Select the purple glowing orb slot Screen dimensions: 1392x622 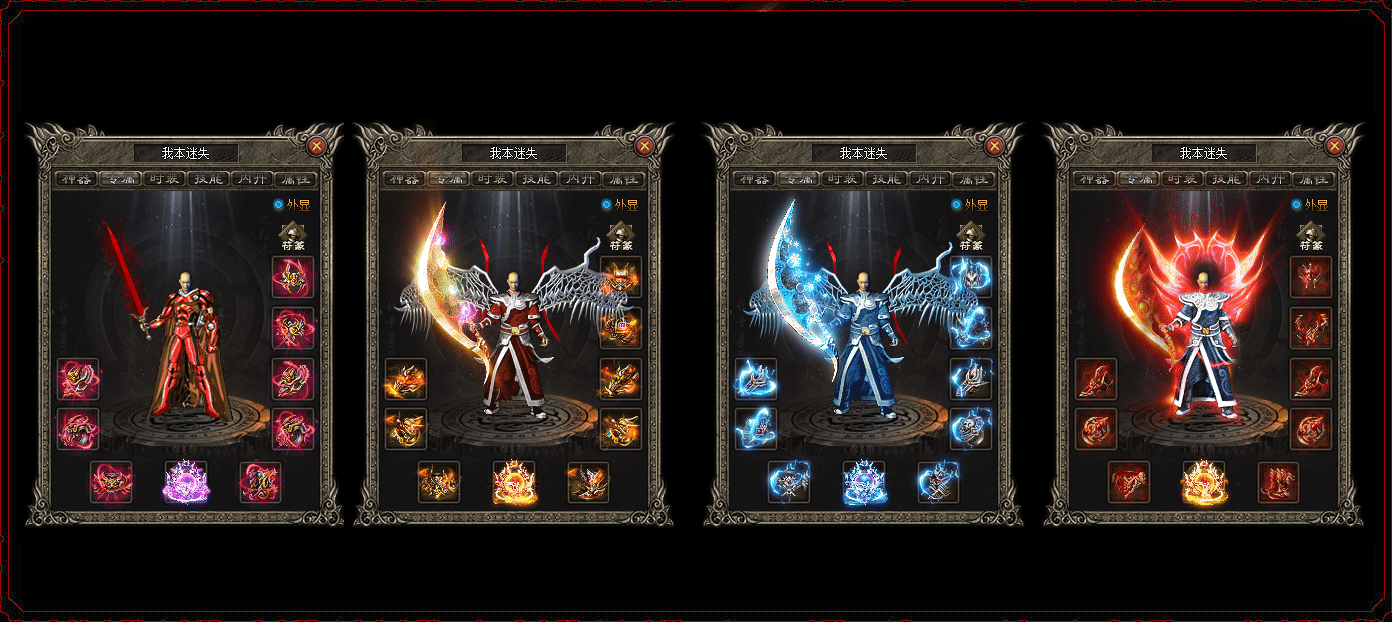tap(186, 482)
